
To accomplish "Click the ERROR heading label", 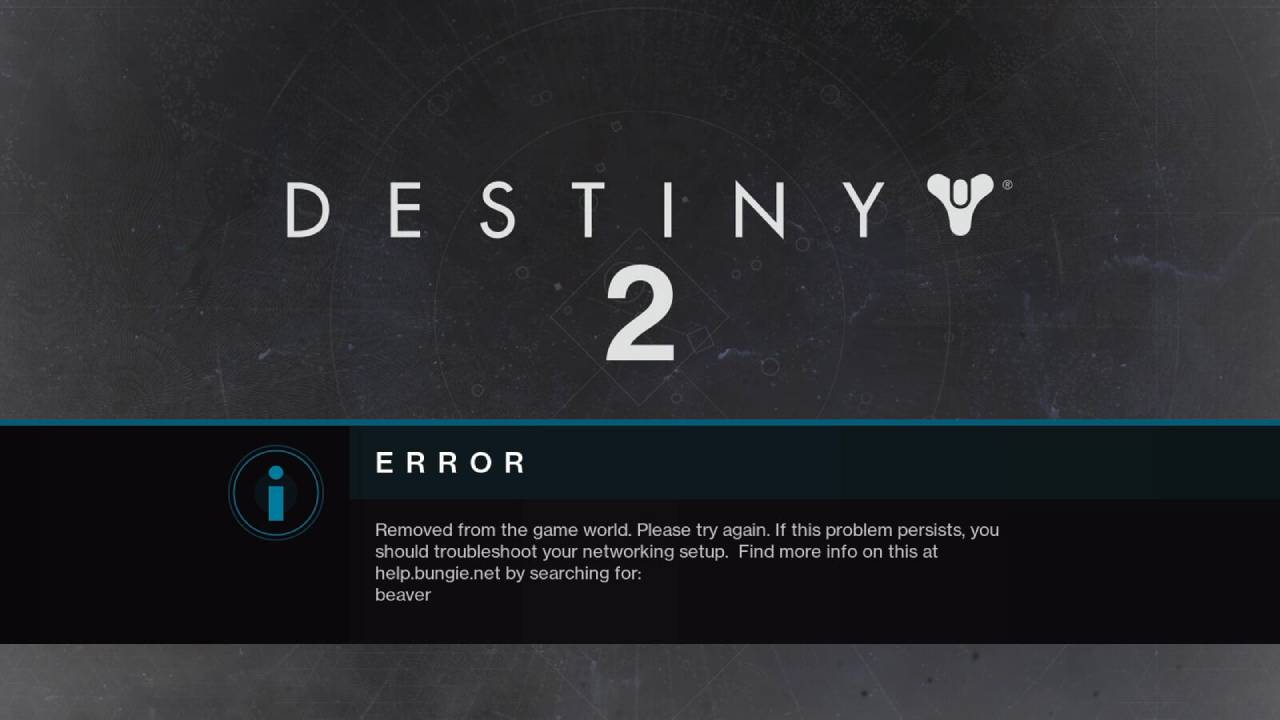I will (x=451, y=463).
